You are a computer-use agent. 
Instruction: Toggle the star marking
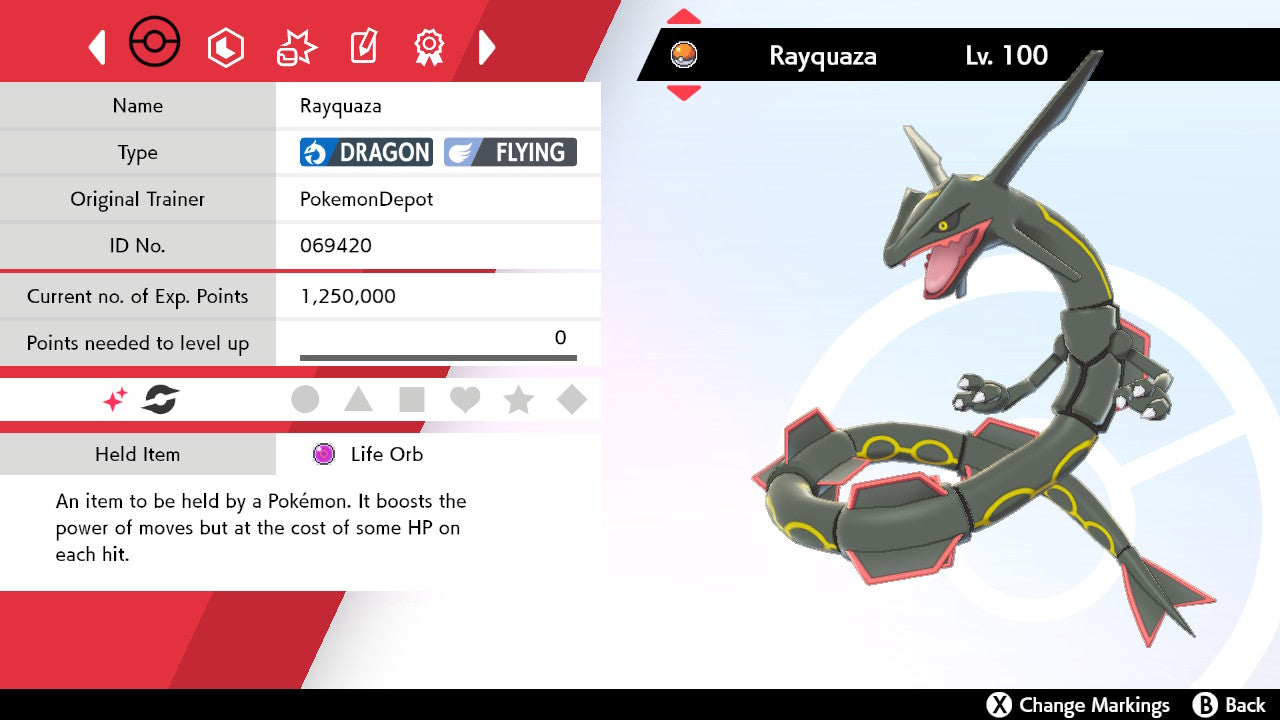pos(518,400)
